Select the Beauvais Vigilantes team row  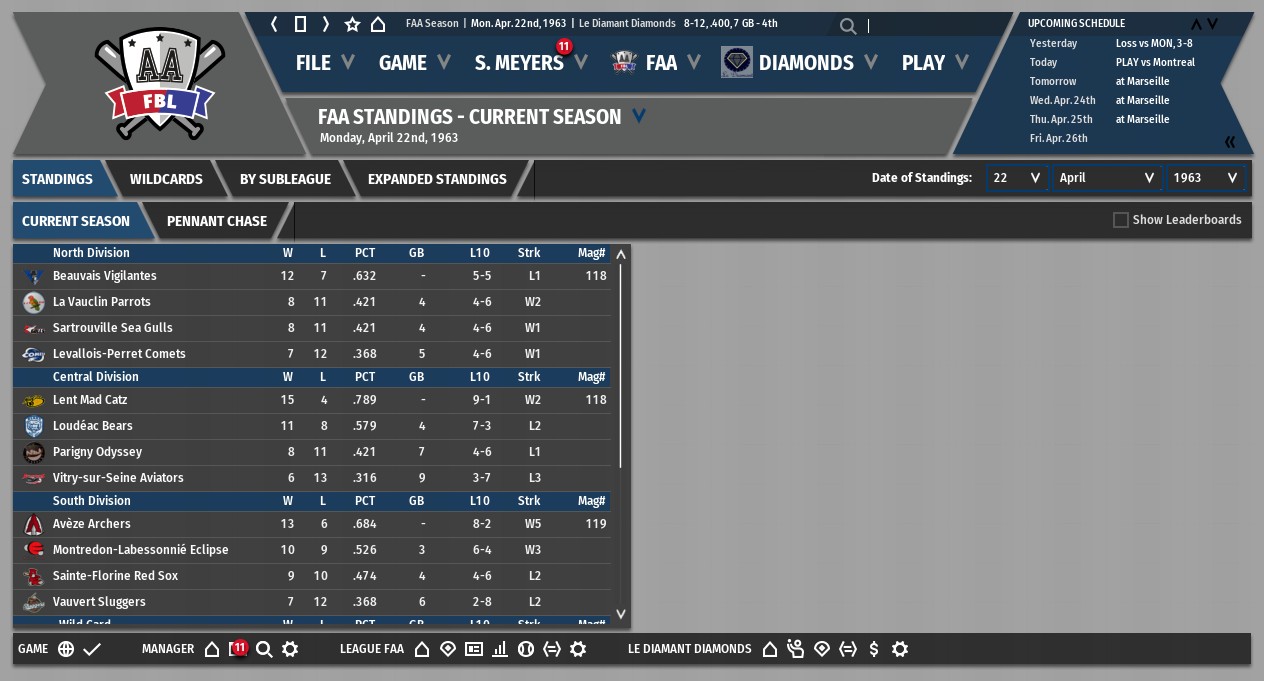[105, 276]
